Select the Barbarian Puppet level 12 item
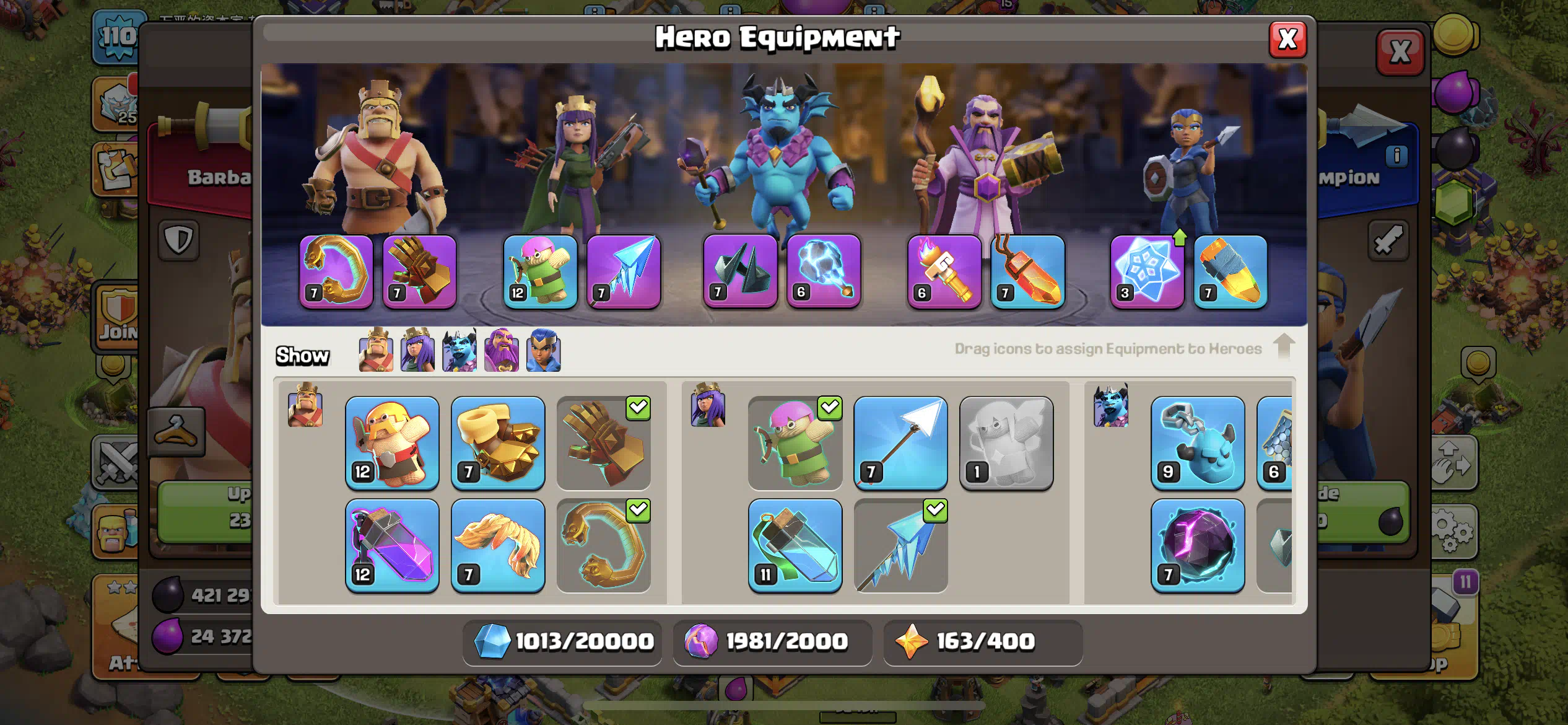 pos(392,443)
